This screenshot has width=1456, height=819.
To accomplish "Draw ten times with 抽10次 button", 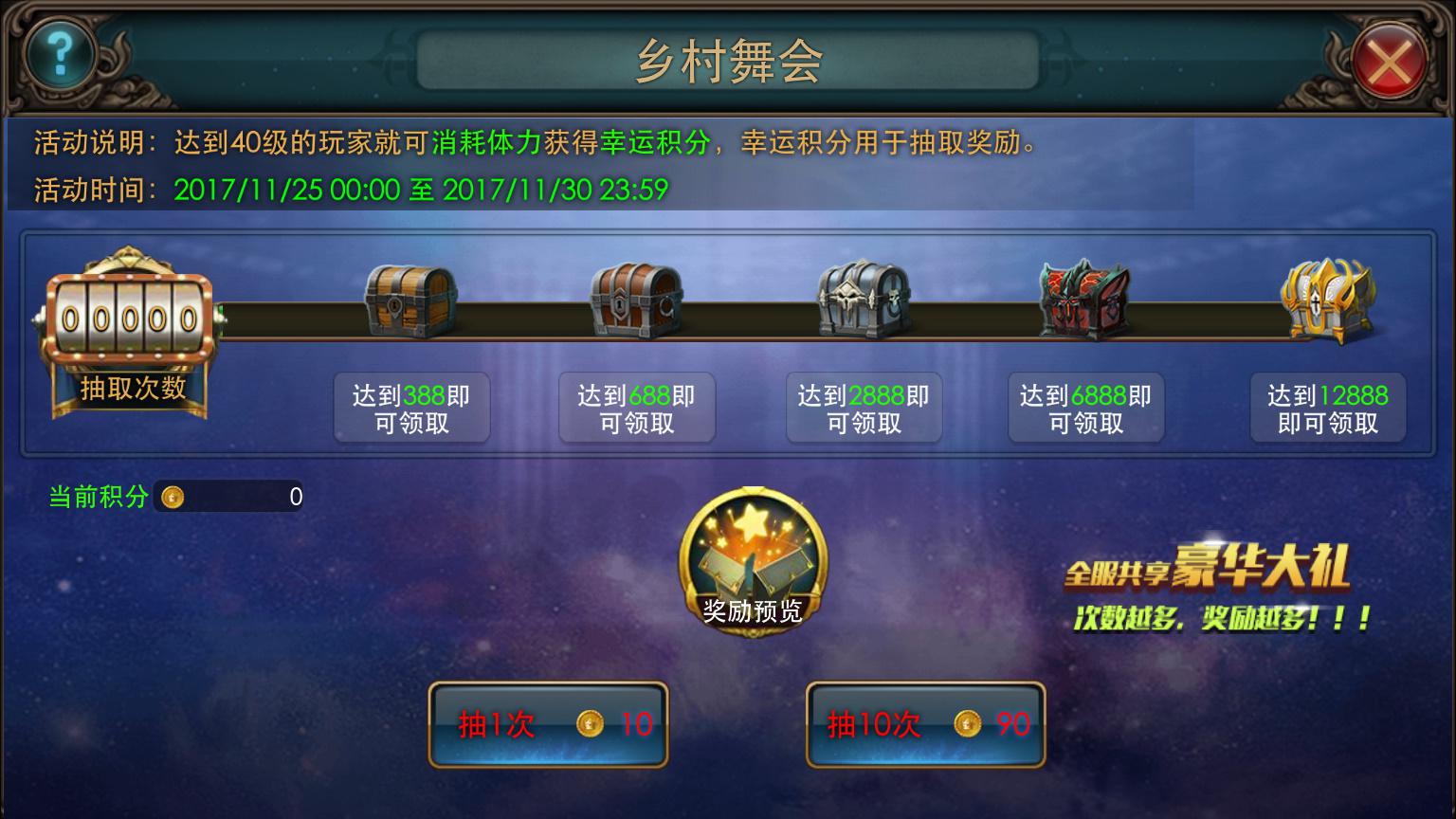I will (925, 725).
